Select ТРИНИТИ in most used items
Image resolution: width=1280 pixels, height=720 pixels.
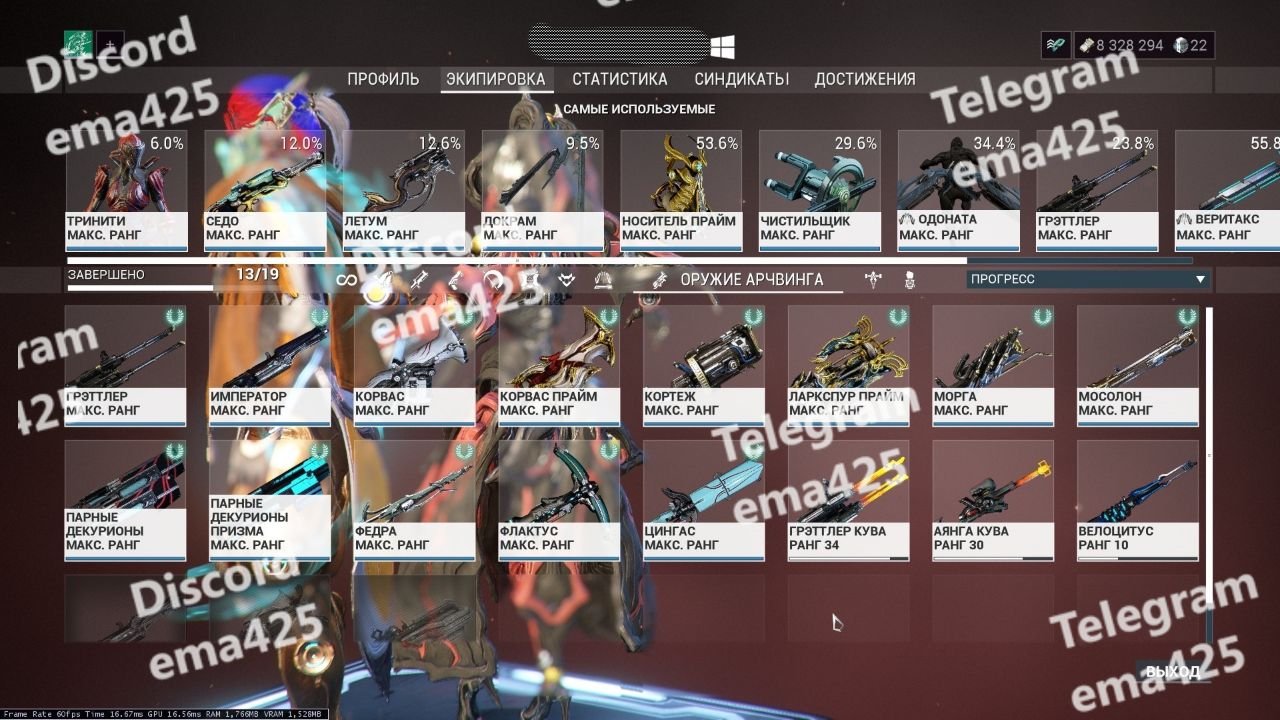coord(126,190)
